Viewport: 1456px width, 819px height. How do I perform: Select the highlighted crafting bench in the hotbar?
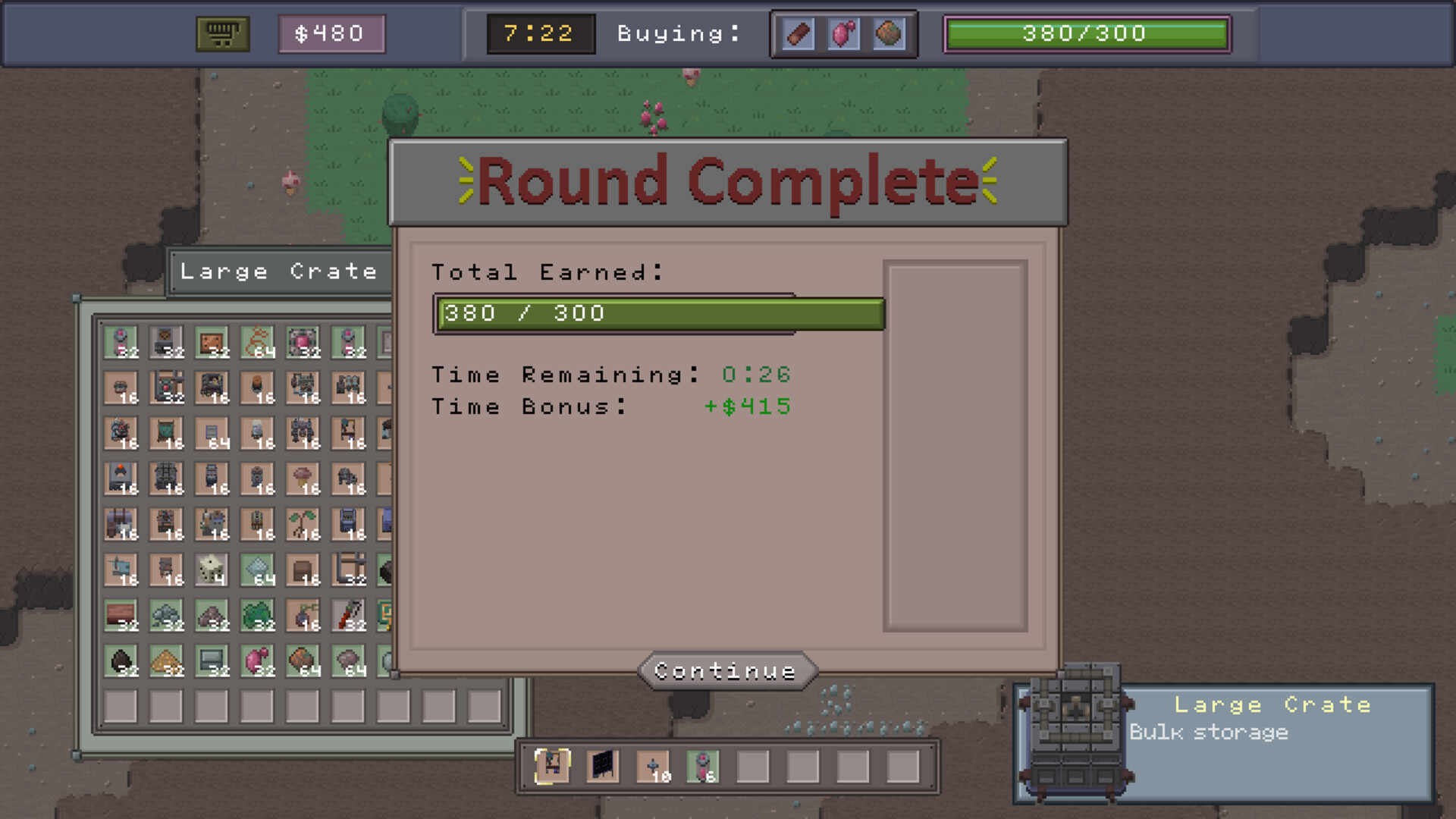point(552,767)
